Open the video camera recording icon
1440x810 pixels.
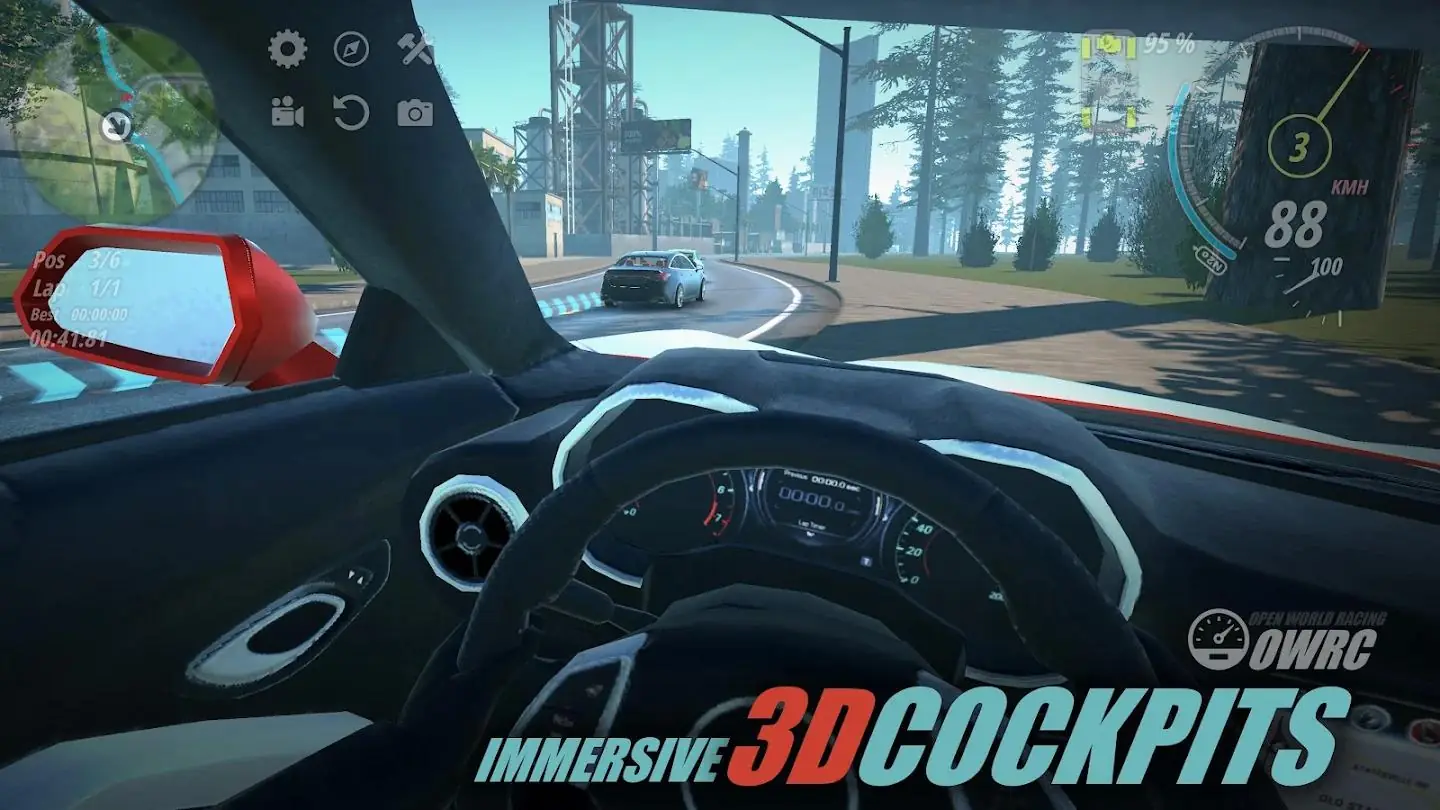(x=286, y=110)
